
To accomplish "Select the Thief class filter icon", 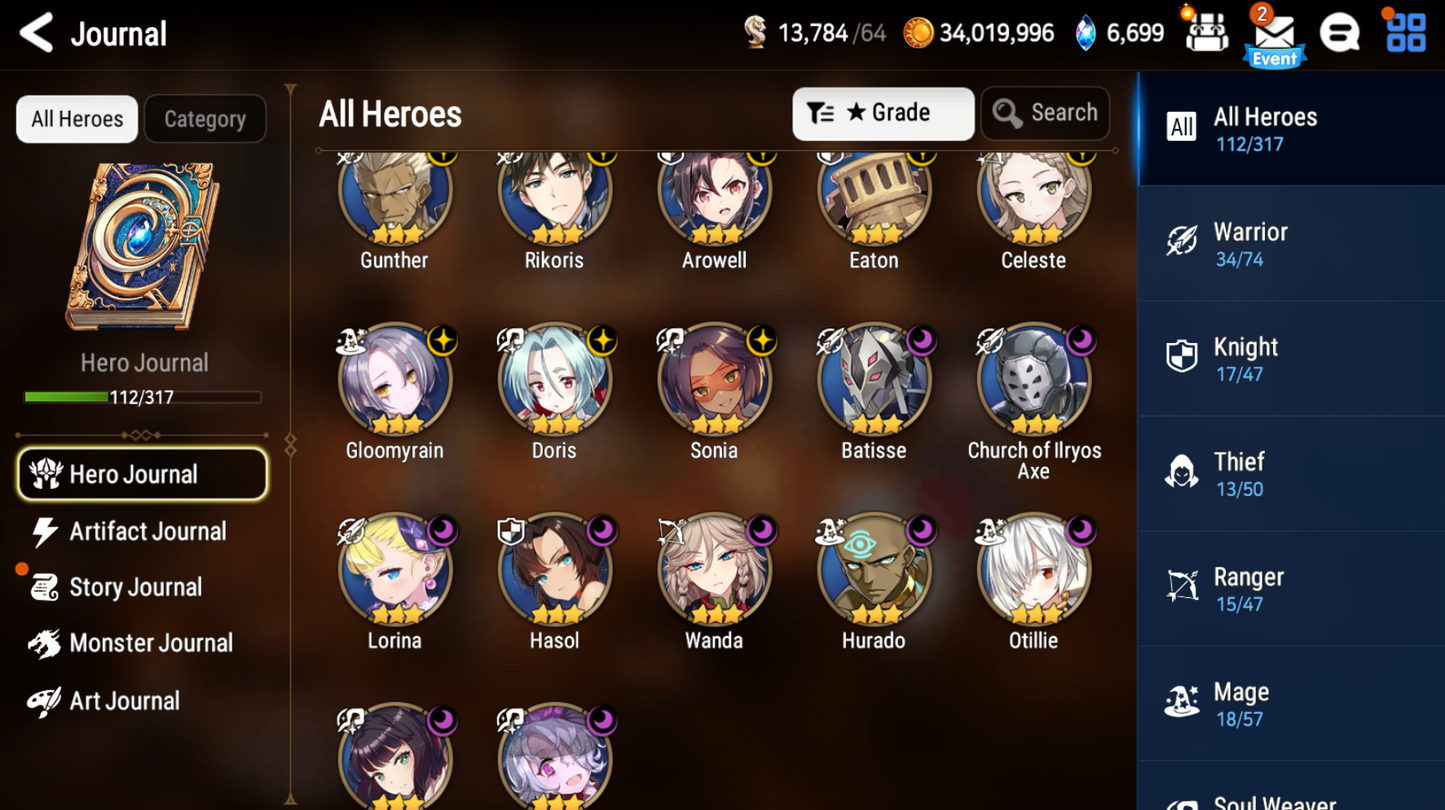I will pos(1183,470).
